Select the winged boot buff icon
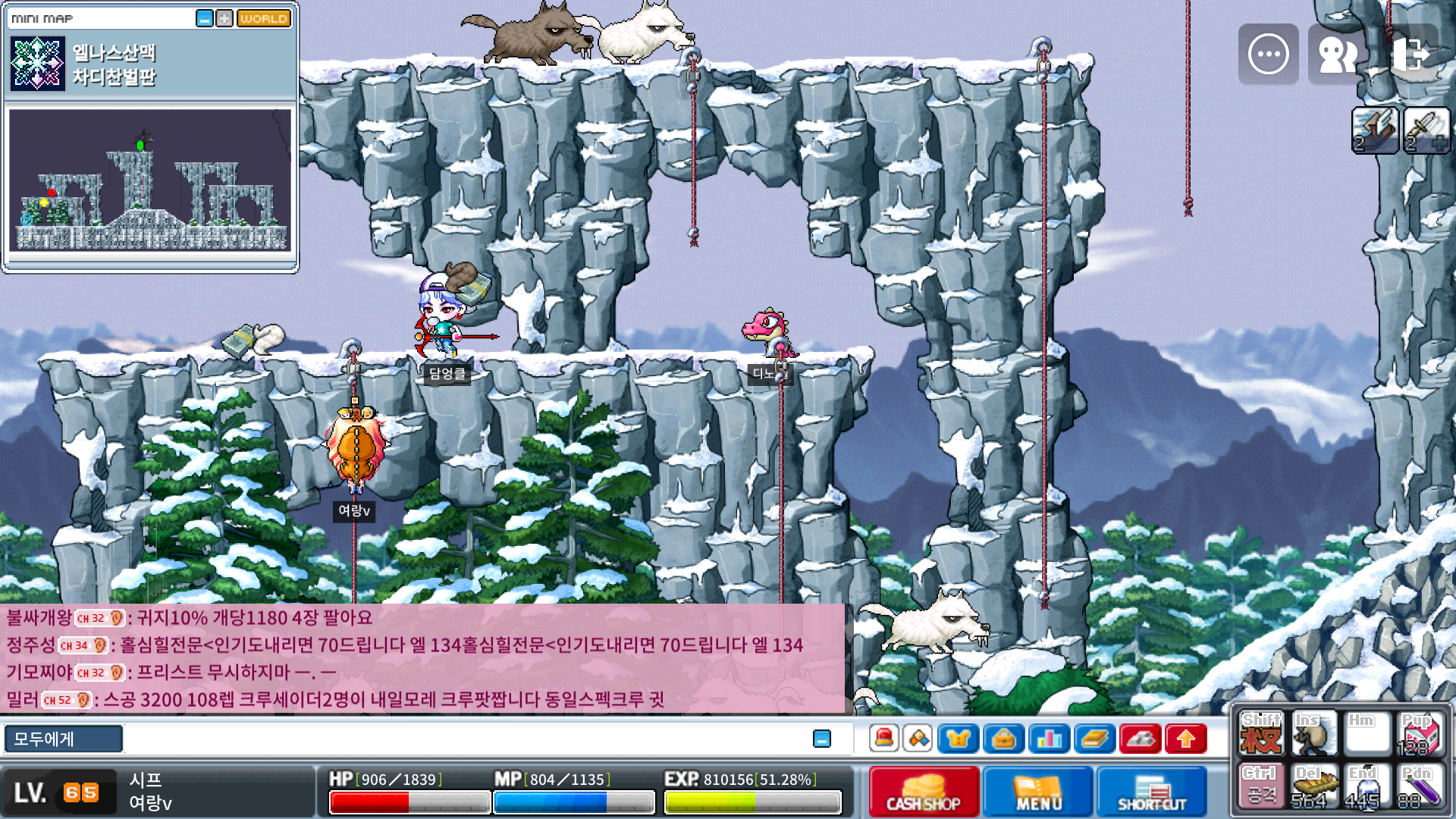Viewport: 1456px width, 819px height. click(x=1375, y=130)
